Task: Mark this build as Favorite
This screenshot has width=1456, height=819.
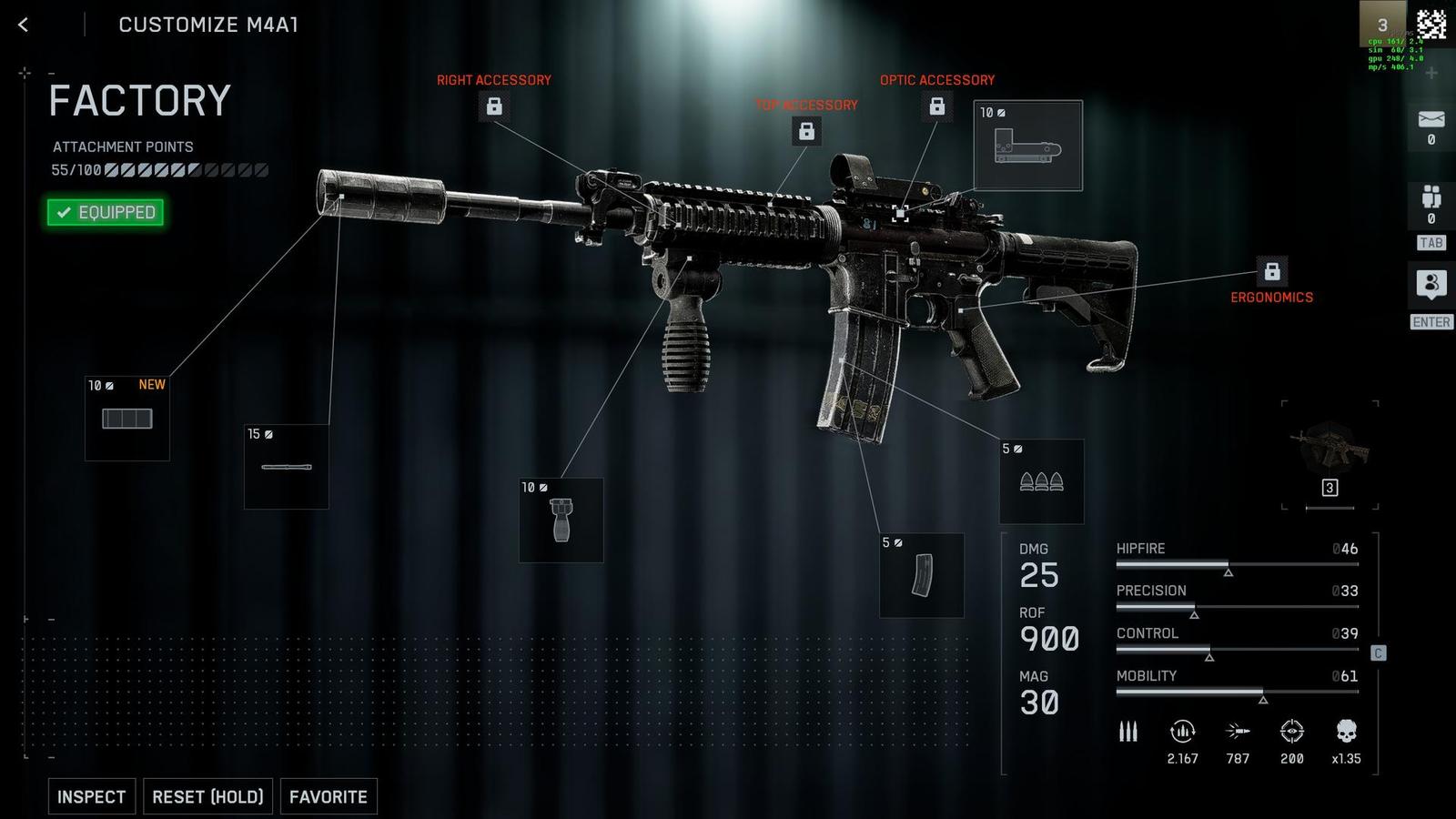Action: point(329,796)
